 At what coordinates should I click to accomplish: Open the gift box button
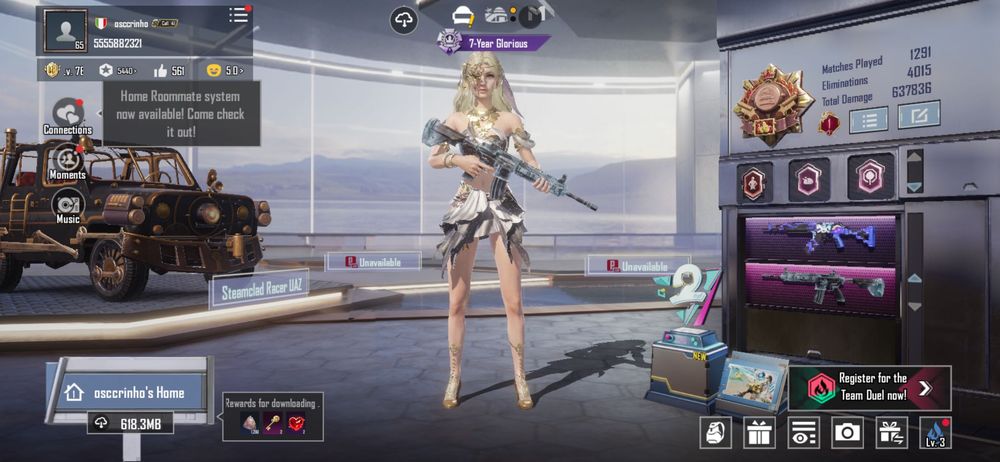tap(760, 432)
